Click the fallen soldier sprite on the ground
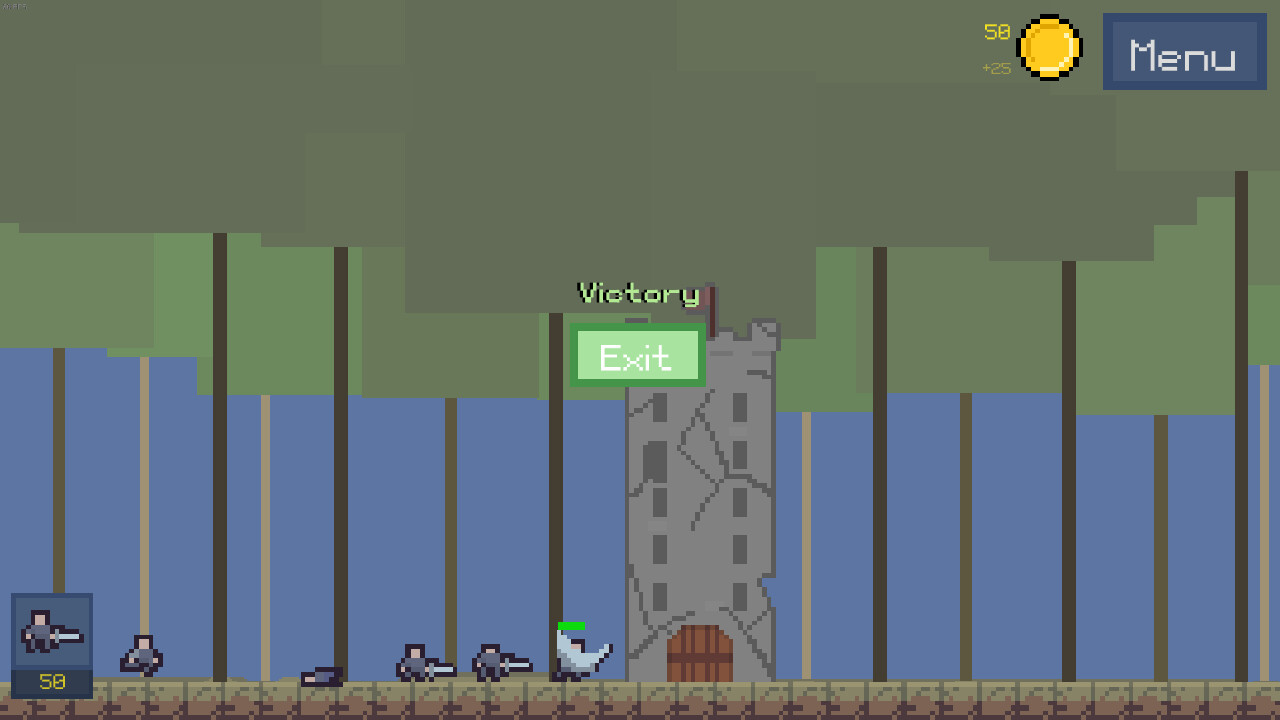Viewport: 1280px width, 720px height. [322, 676]
